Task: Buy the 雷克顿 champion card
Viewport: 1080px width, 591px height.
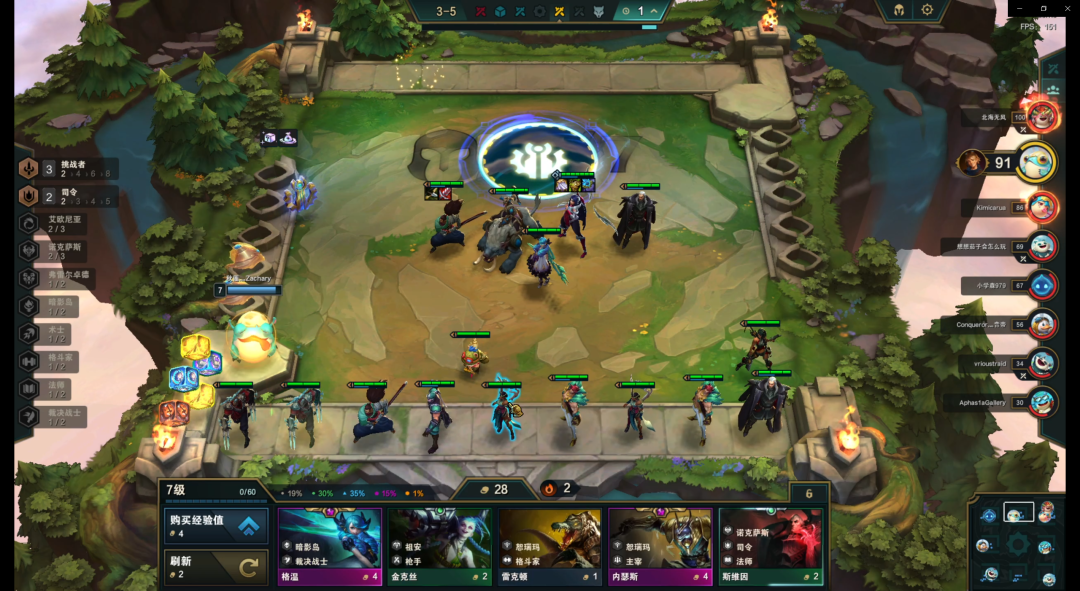Action: (x=550, y=545)
